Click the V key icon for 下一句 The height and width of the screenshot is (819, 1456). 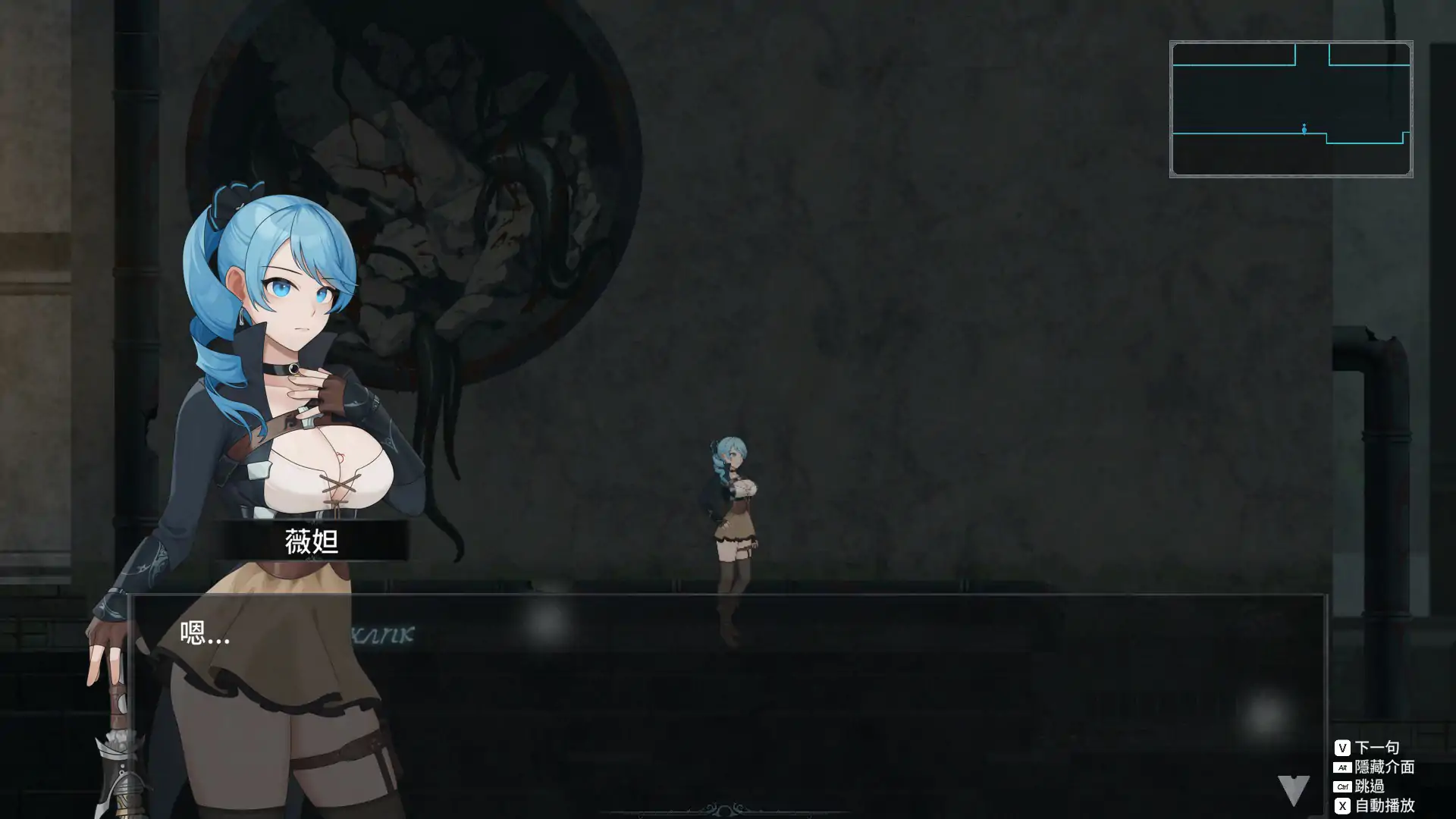[1343, 746]
